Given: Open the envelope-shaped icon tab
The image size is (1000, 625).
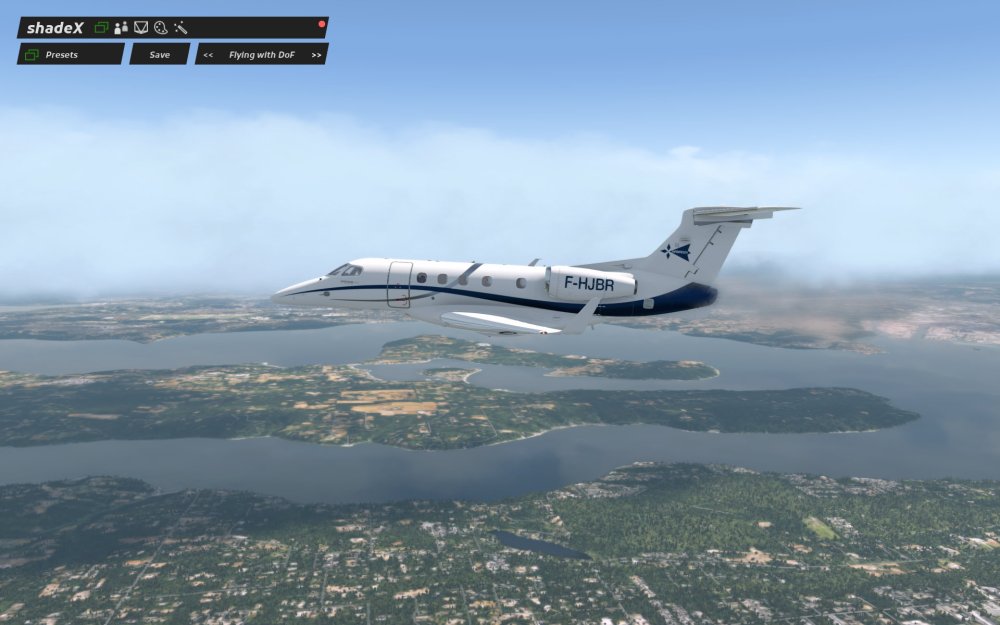Looking at the screenshot, I should pos(141,28).
